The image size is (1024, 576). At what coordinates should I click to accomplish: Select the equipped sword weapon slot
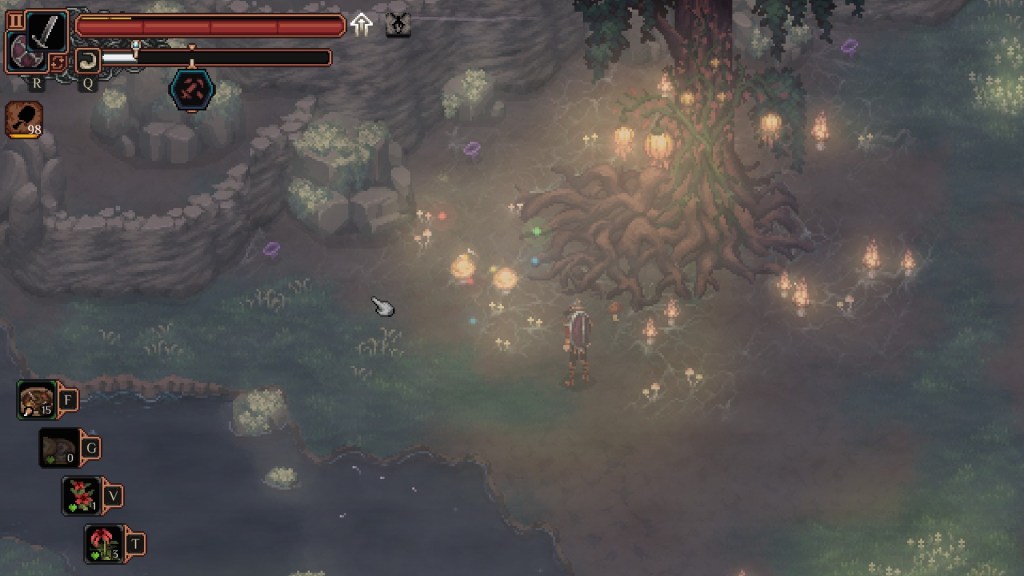(x=46, y=30)
